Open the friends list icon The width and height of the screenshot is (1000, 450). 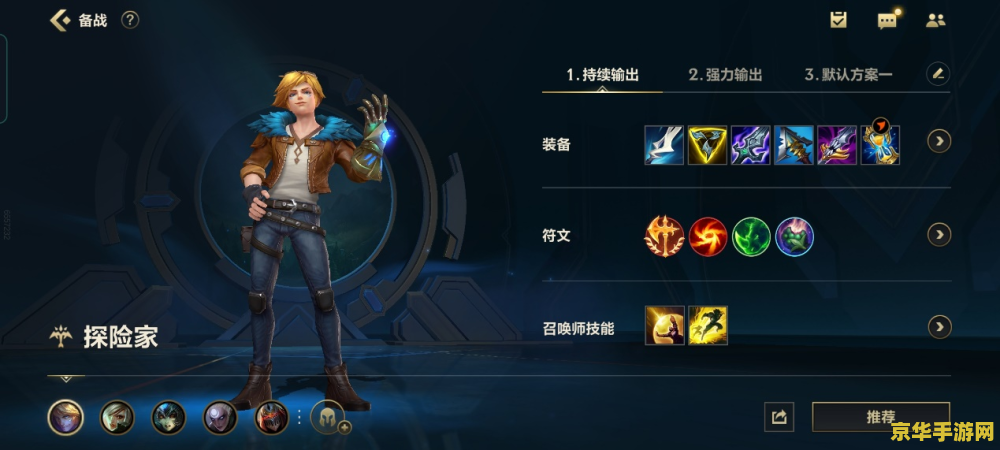click(x=936, y=20)
